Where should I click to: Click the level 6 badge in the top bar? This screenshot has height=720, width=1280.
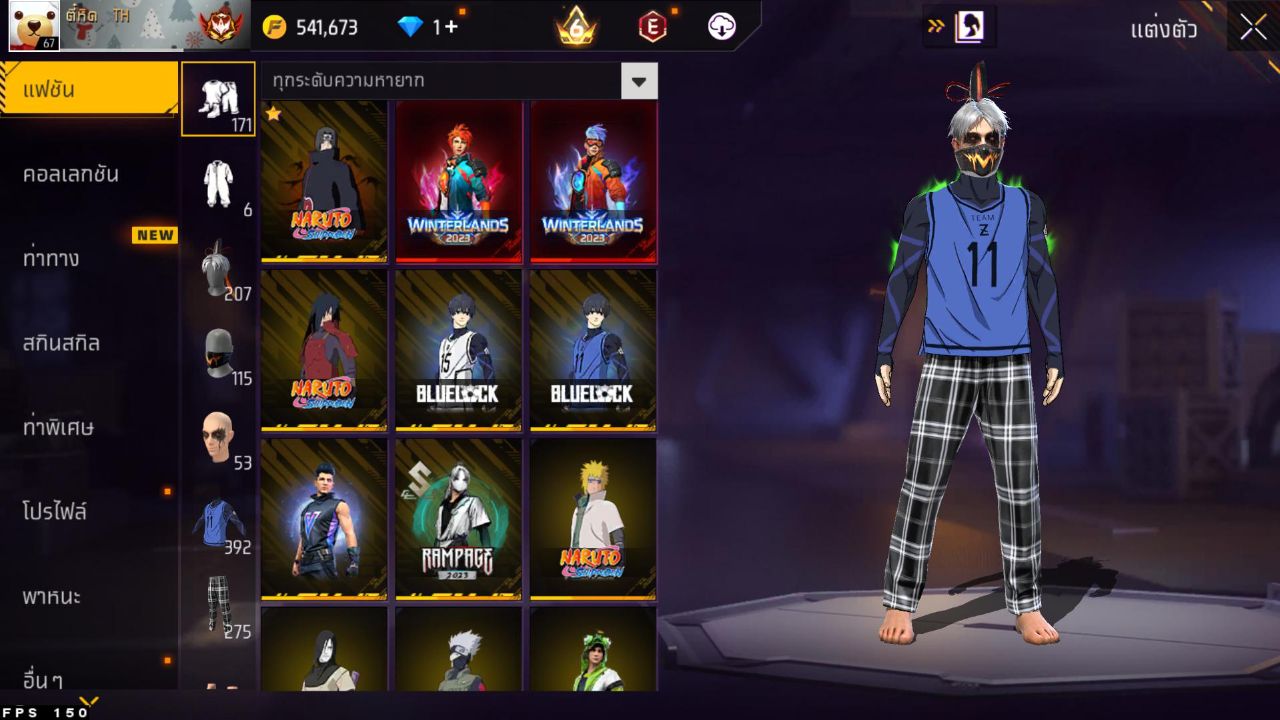573,27
